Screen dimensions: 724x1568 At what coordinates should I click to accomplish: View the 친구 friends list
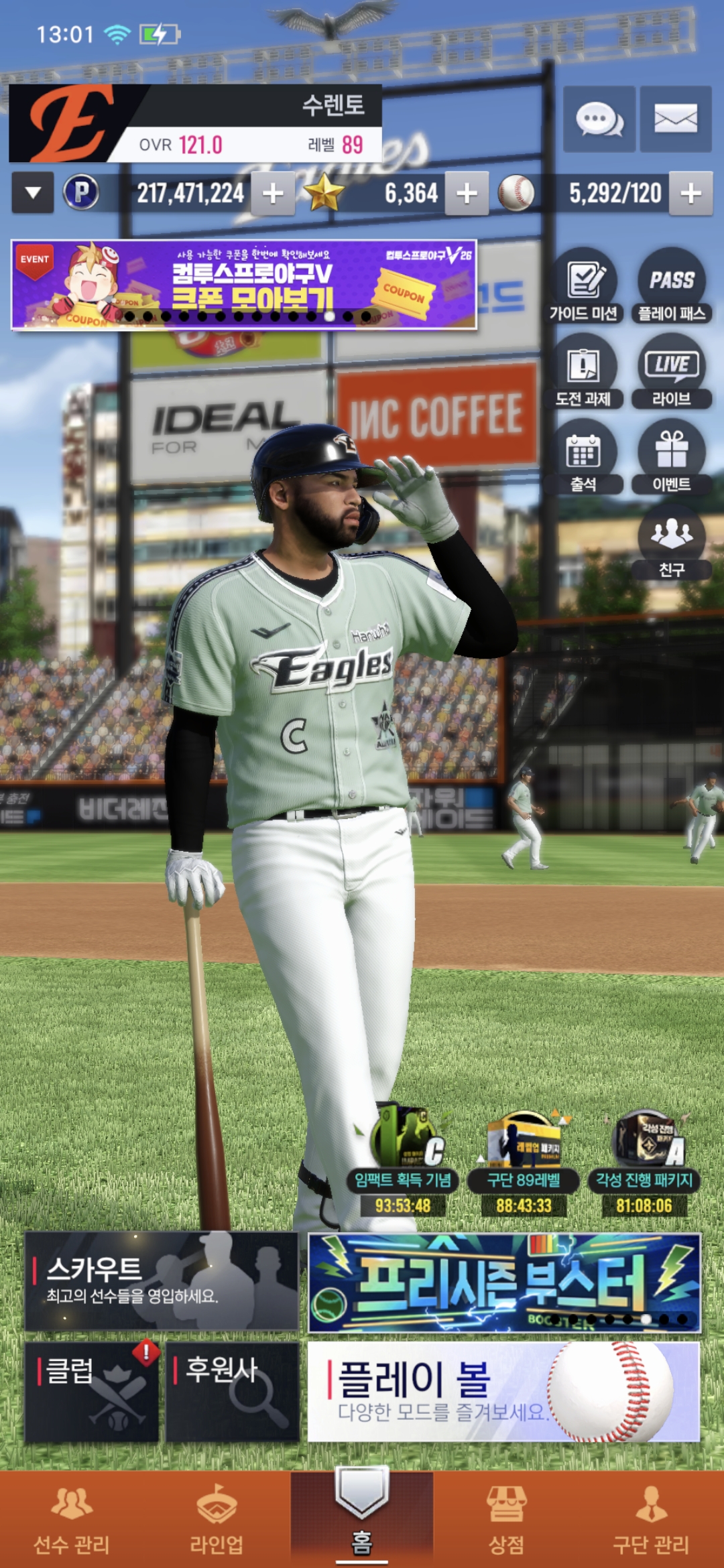coord(672,541)
